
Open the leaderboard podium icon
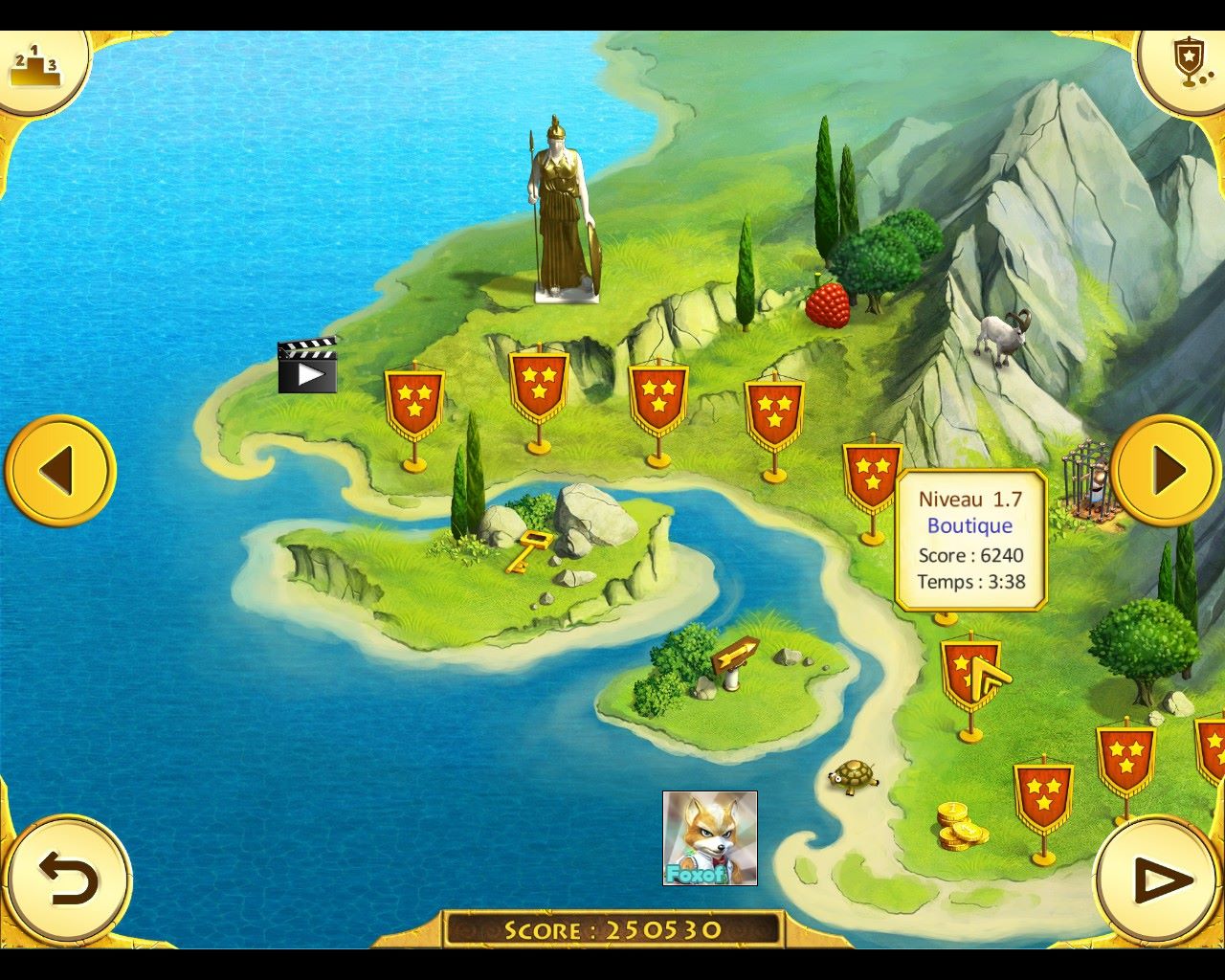36,67
